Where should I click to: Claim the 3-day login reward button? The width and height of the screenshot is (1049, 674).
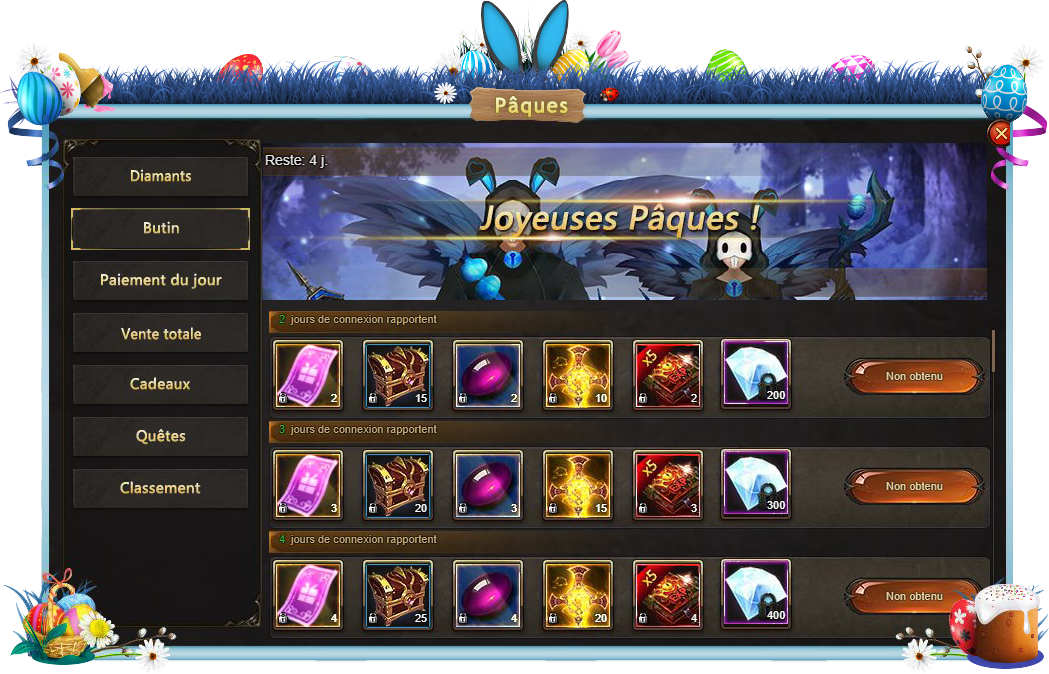pyautogui.click(x=914, y=486)
